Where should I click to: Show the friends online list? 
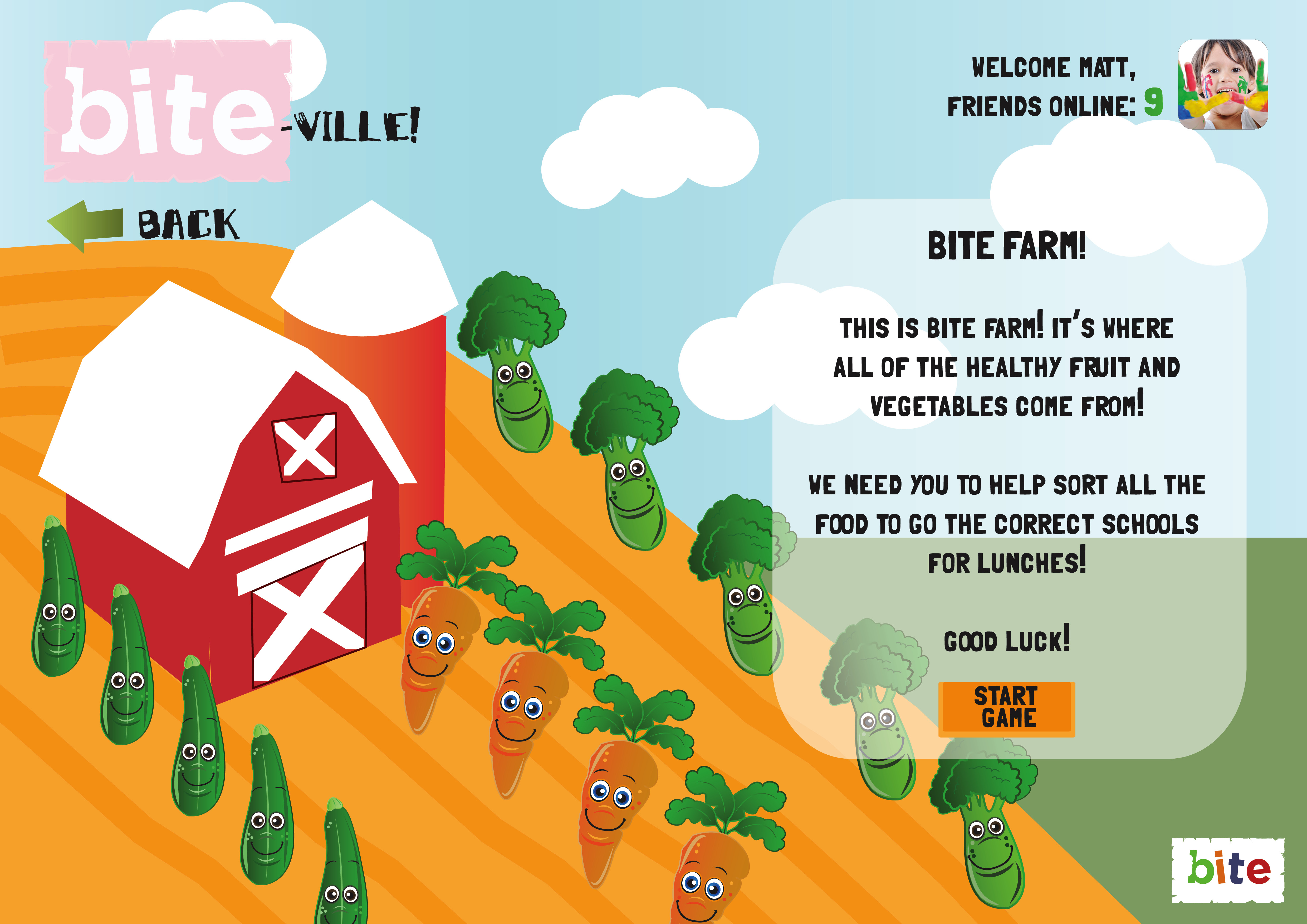(1054, 106)
